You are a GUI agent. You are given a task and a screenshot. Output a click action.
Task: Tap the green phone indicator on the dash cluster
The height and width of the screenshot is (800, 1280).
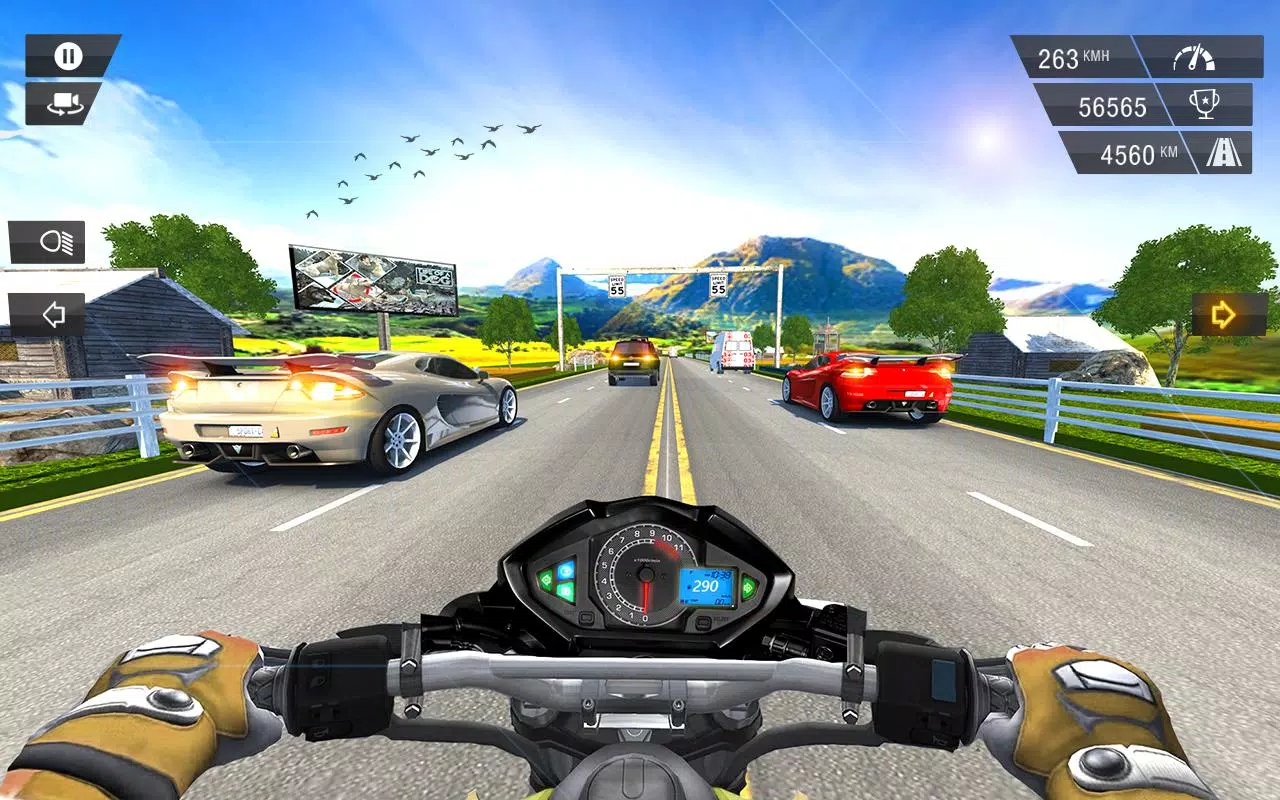[564, 591]
